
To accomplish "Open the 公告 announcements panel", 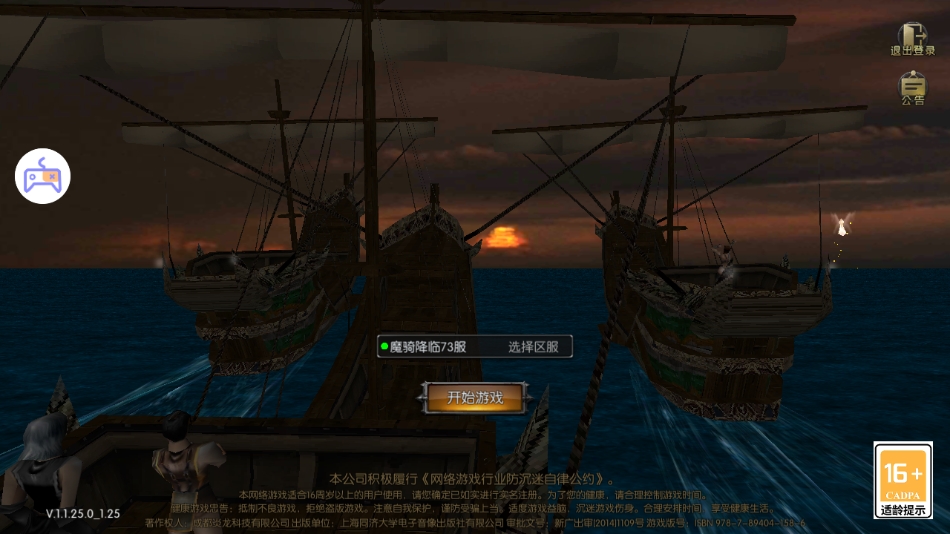I will (x=912, y=88).
